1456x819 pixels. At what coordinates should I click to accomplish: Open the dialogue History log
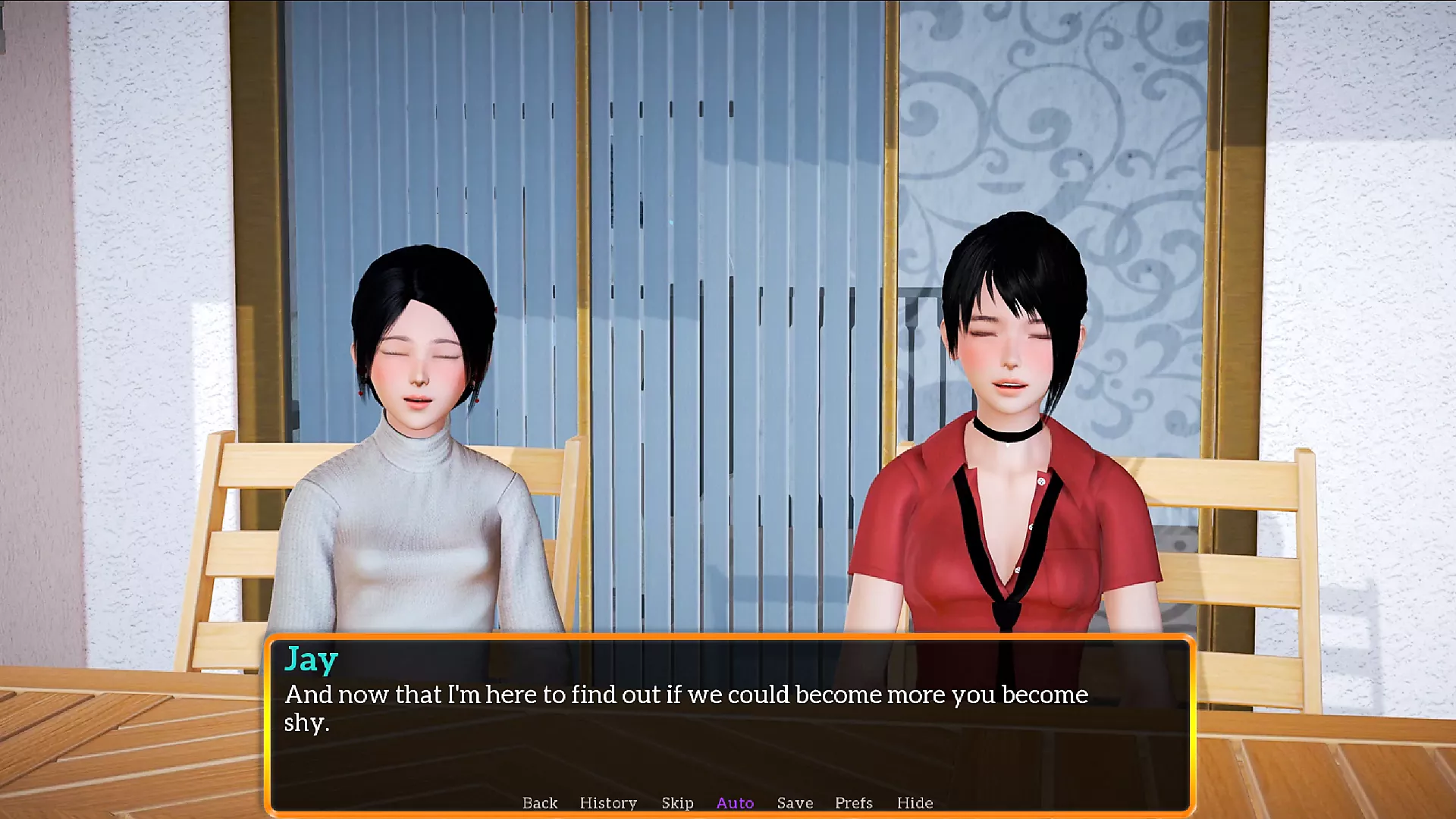point(608,803)
